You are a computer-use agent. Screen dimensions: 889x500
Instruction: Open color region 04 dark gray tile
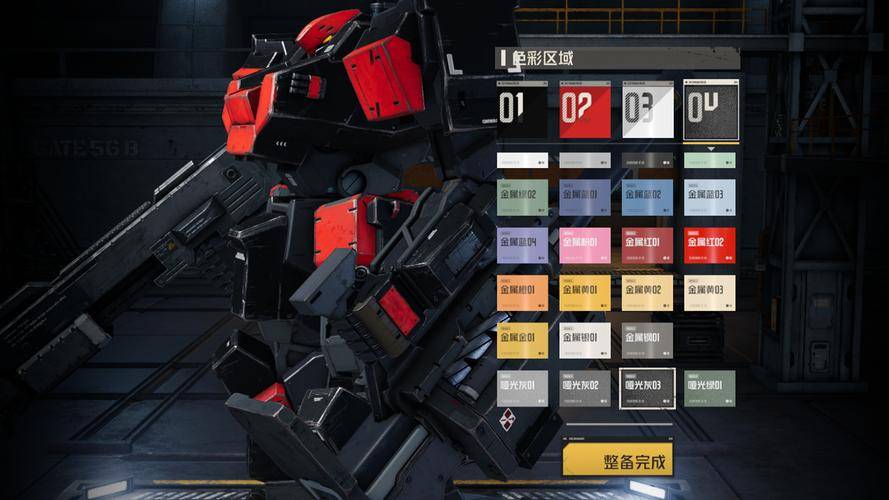click(x=710, y=110)
